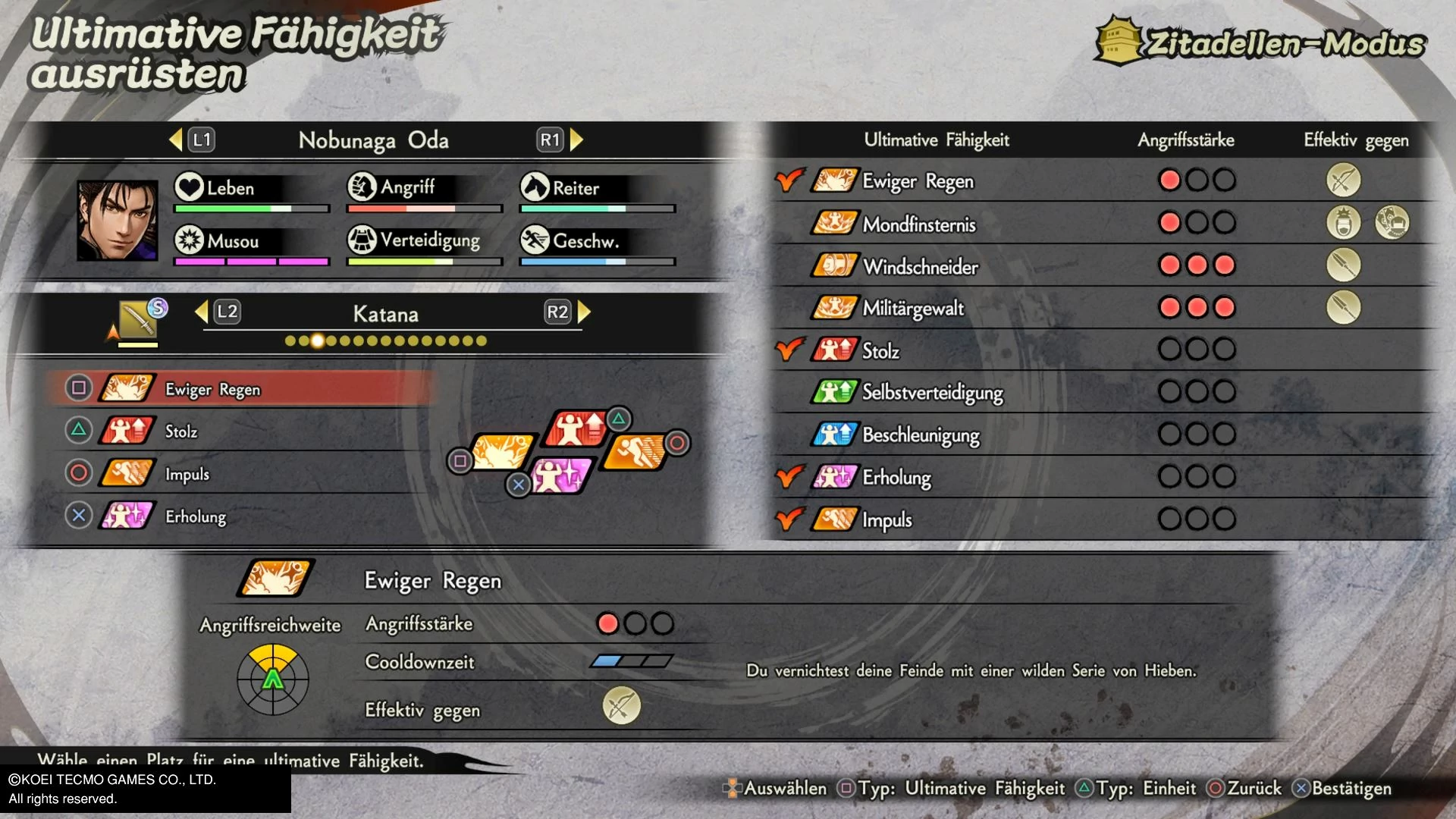Viewport: 1456px width, 819px height.
Task: Switch to previous weapon left of Katana
Action: point(202,312)
